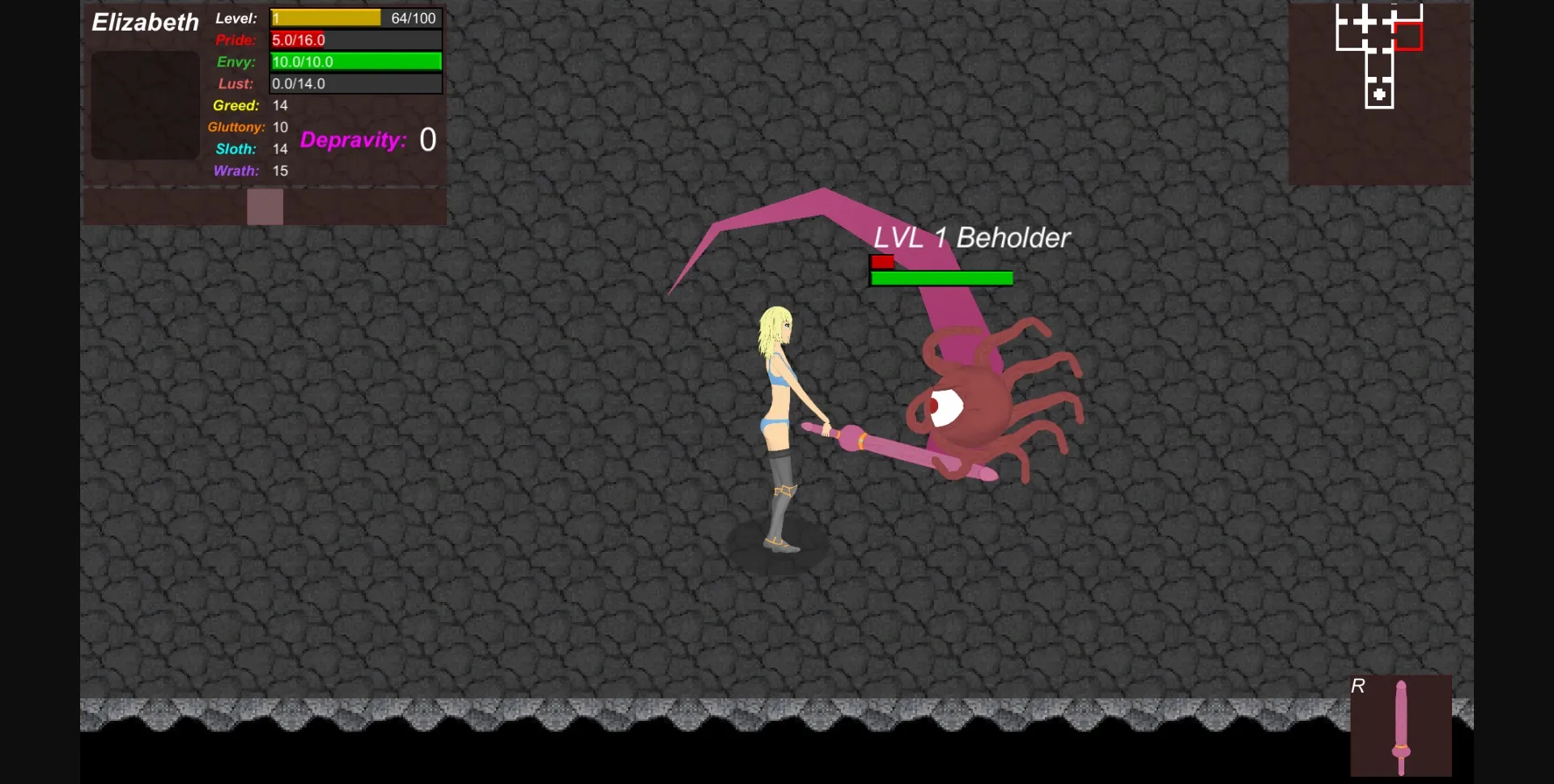The height and width of the screenshot is (784, 1554).
Task: Click the Greed stat value 14
Action: (280, 105)
